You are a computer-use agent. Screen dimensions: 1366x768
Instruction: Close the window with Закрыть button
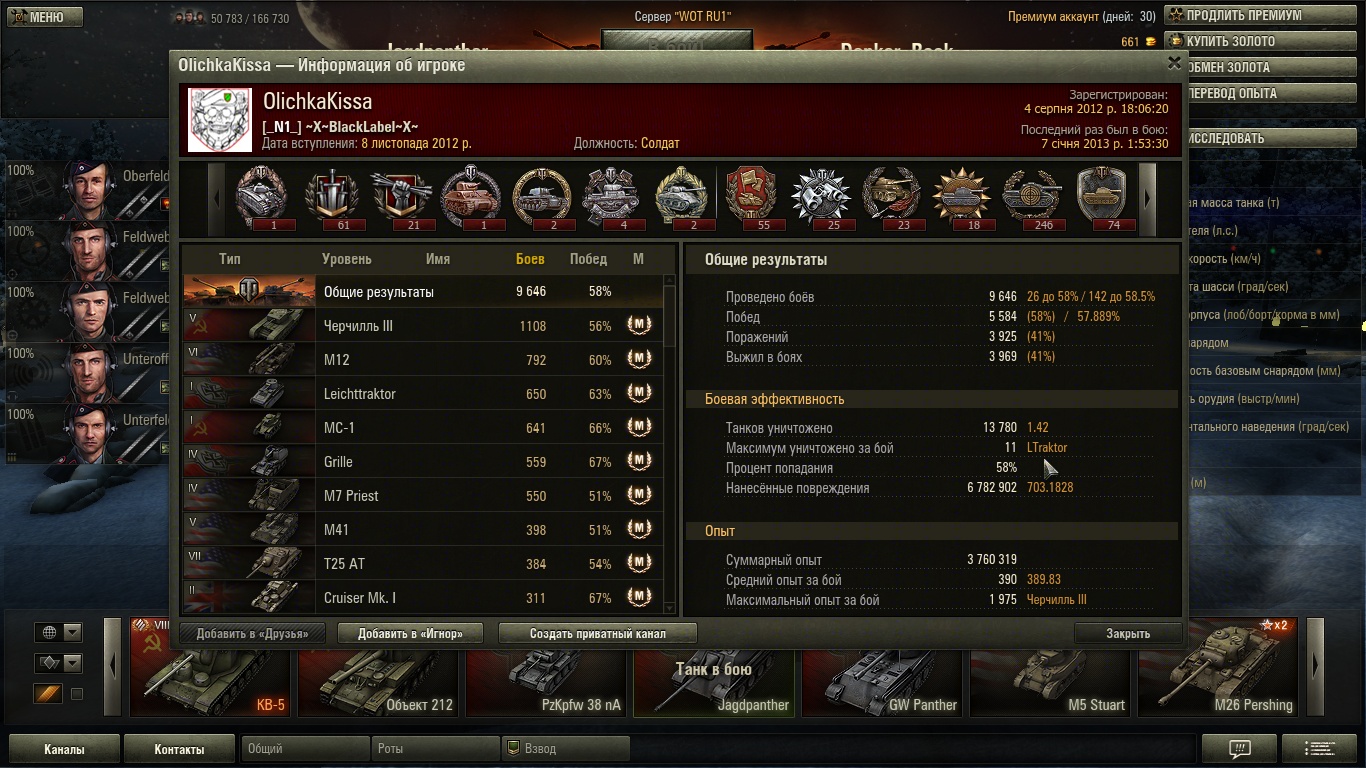(x=1127, y=633)
